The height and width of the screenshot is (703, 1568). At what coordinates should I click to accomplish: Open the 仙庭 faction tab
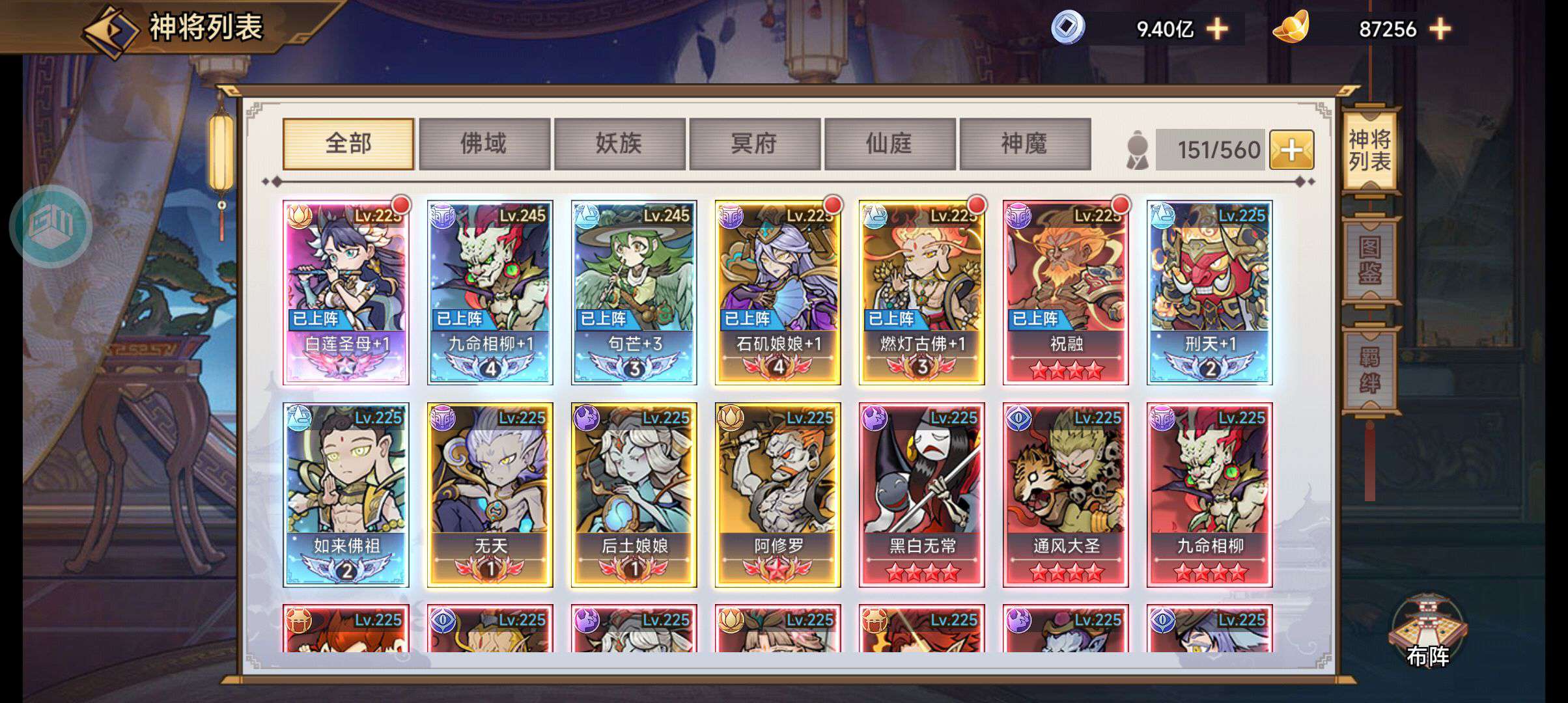[x=889, y=144]
